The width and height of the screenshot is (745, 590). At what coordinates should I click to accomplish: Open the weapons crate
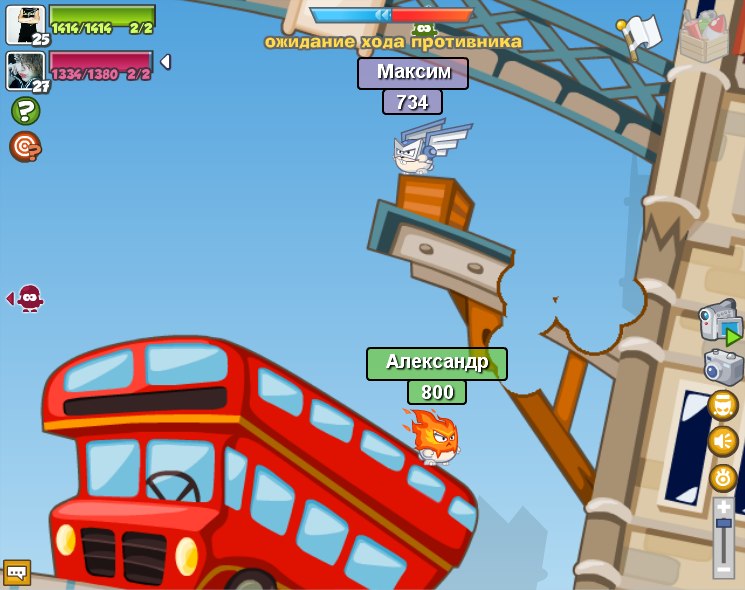[704, 36]
